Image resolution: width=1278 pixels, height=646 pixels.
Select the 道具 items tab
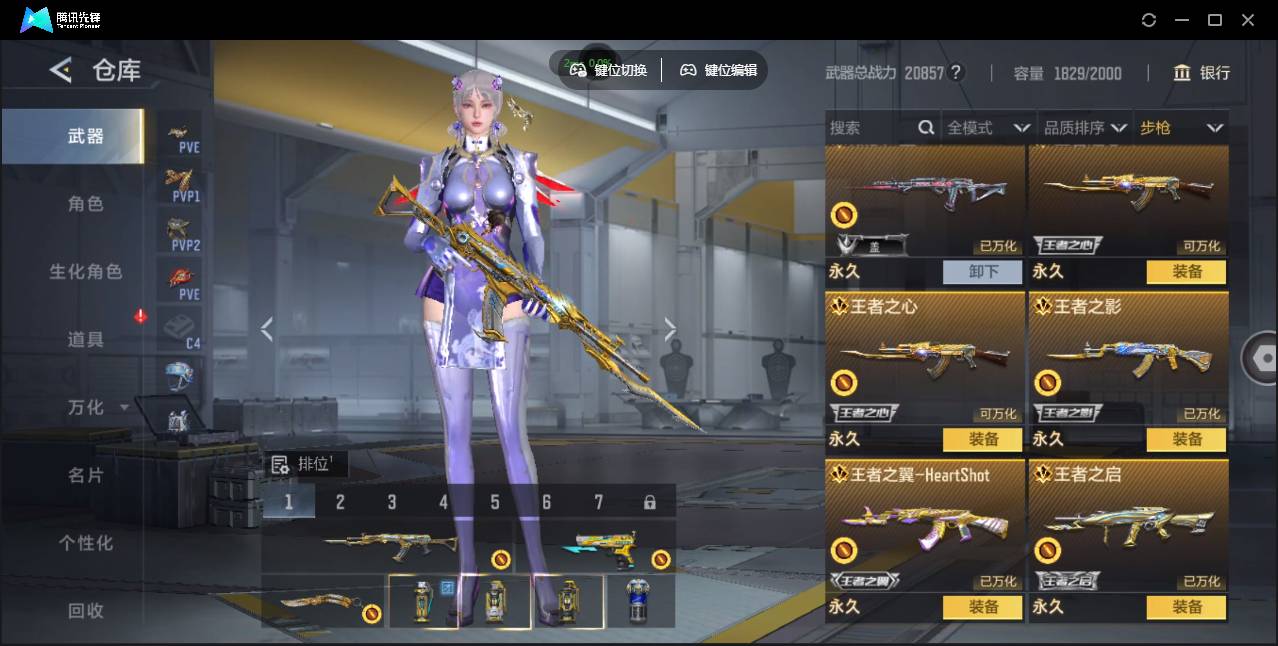point(85,340)
